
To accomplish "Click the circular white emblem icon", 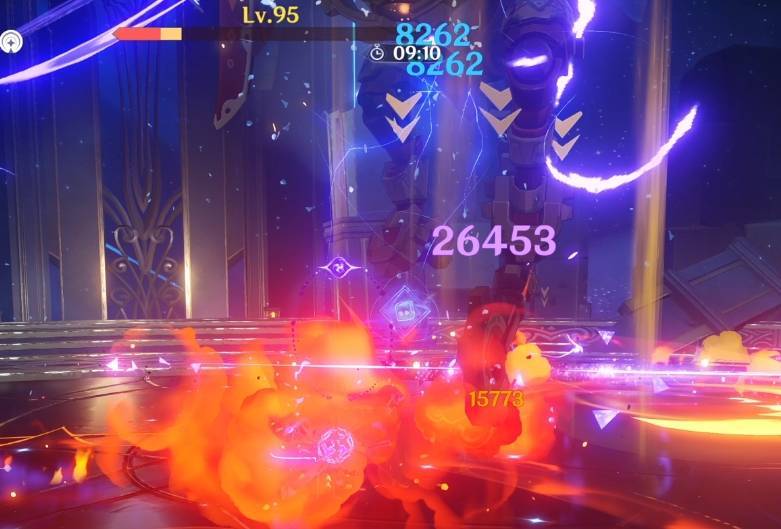I will point(13,41).
